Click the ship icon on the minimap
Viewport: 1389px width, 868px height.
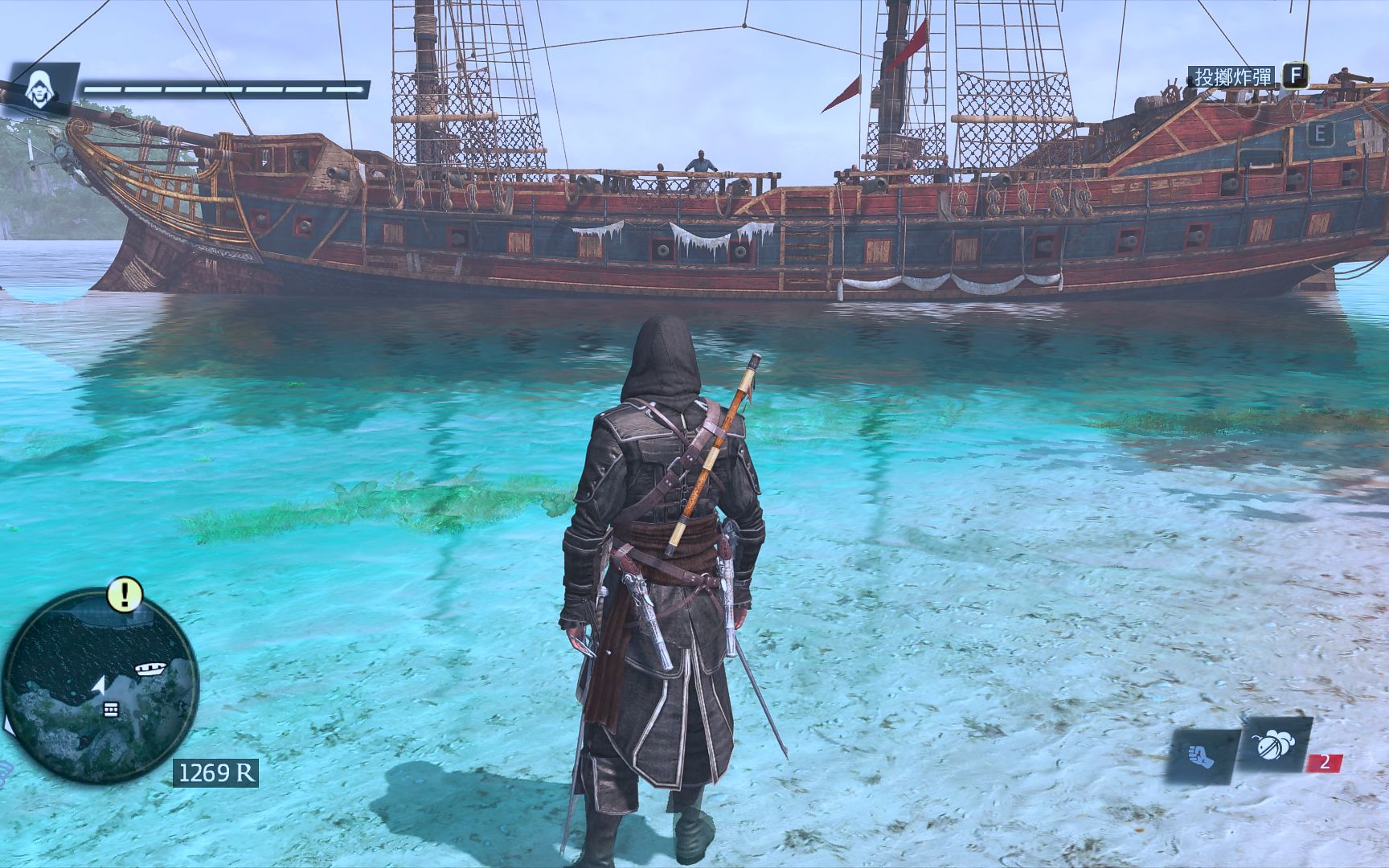click(x=149, y=667)
